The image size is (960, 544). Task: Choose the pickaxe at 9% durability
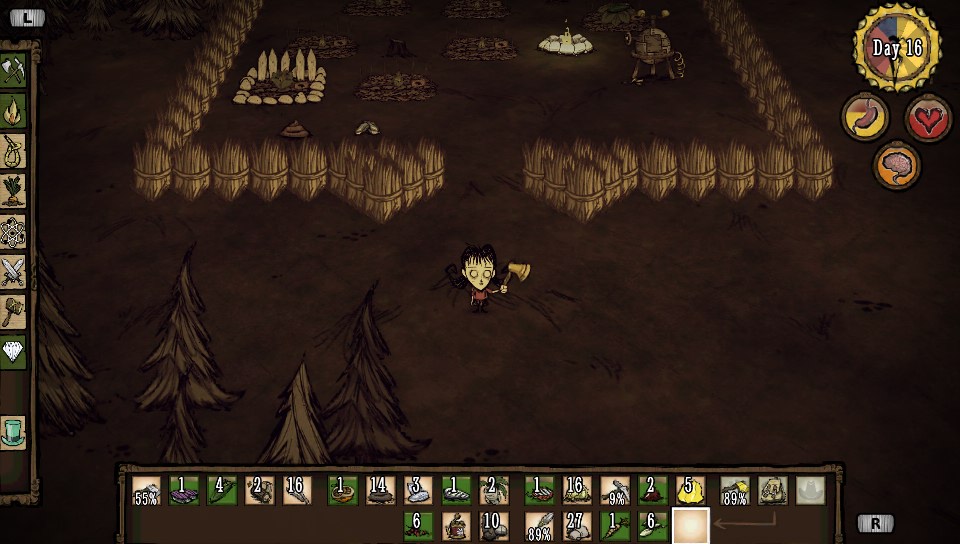tap(615, 490)
